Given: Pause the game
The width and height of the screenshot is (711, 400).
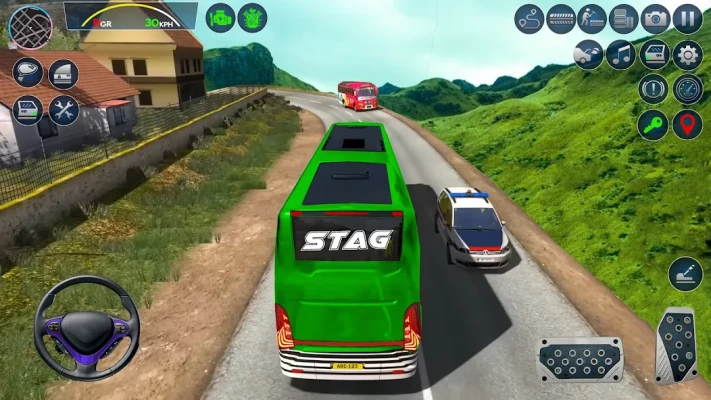Looking at the screenshot, I should [x=687, y=19].
